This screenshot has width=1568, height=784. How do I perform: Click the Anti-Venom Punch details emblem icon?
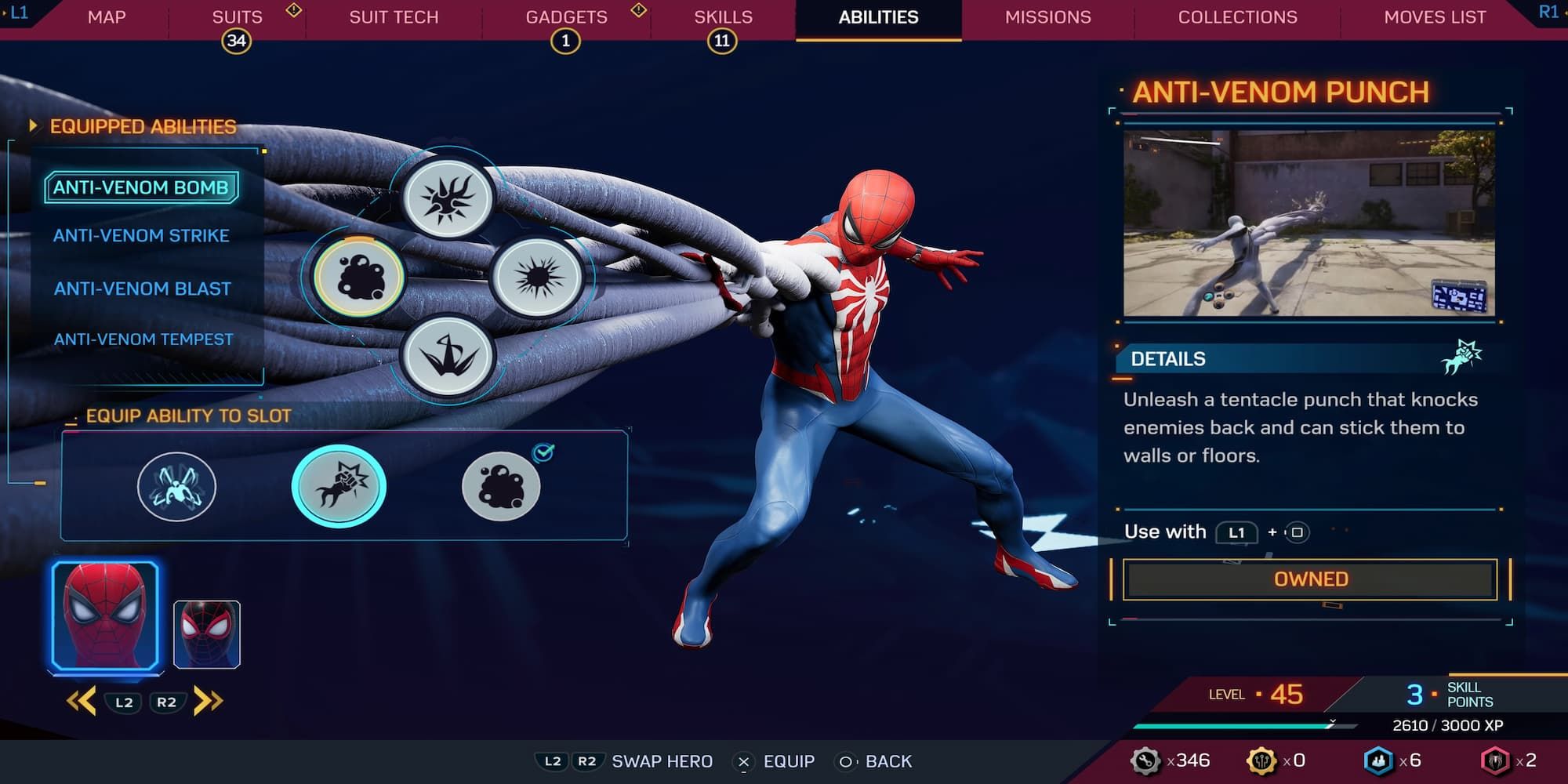click(1461, 357)
